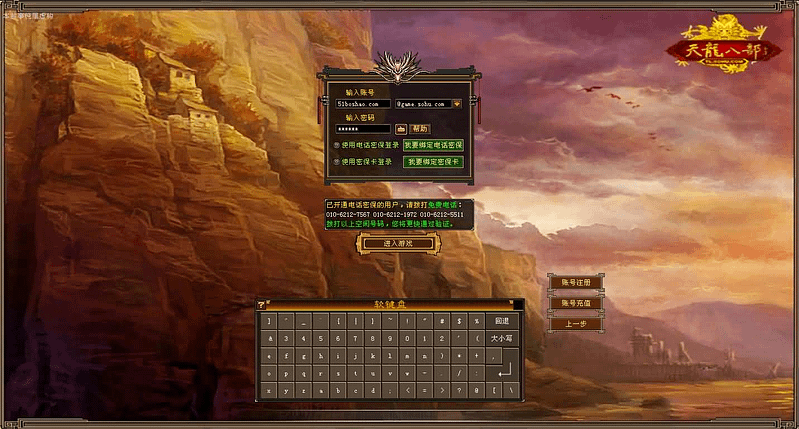Toggle the soft keyboard icon beside the password

pyautogui.click(x=400, y=129)
